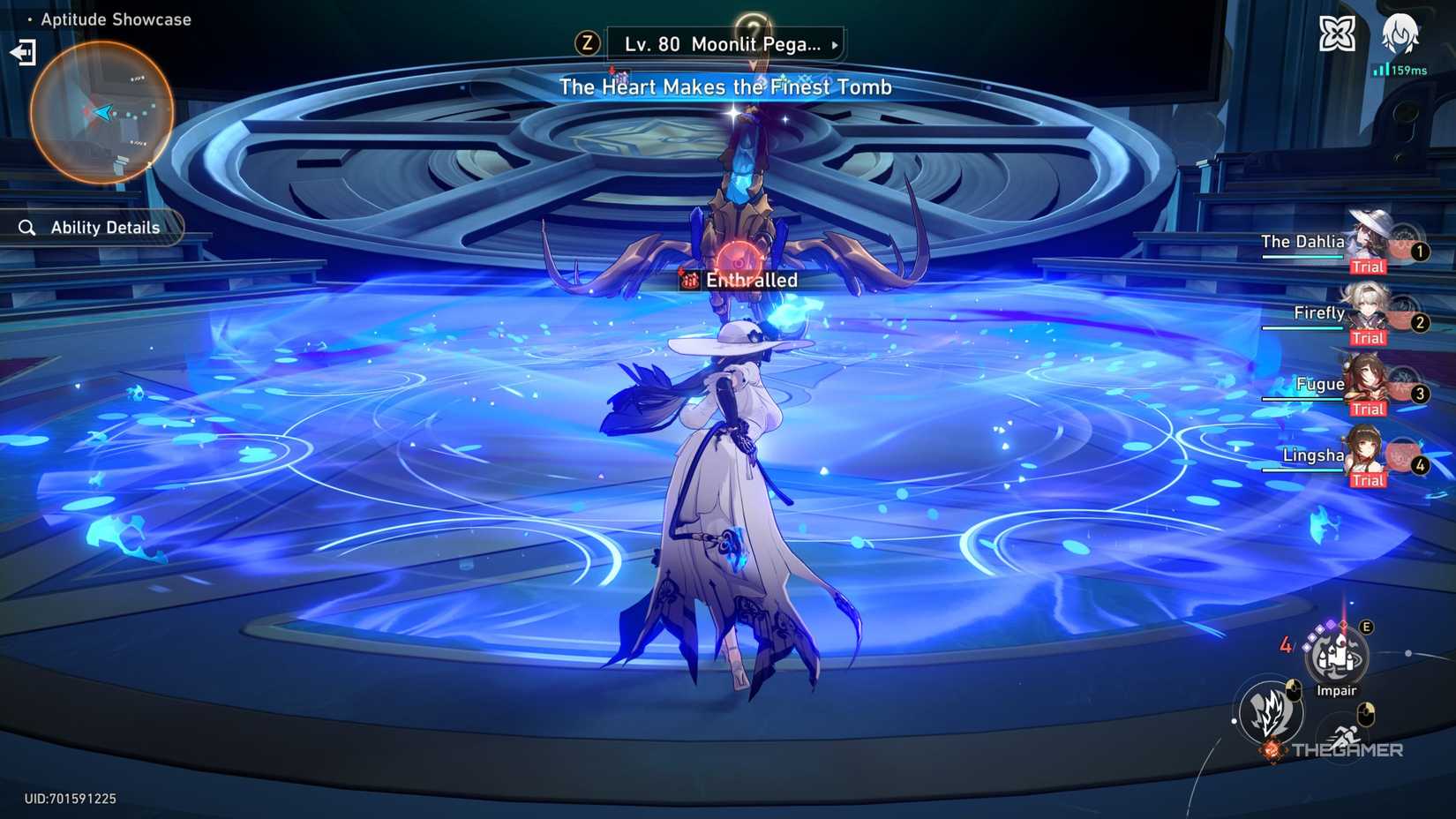1456x819 pixels.
Task: Click the magnifier icon beside Ability Details
Action: (26, 227)
